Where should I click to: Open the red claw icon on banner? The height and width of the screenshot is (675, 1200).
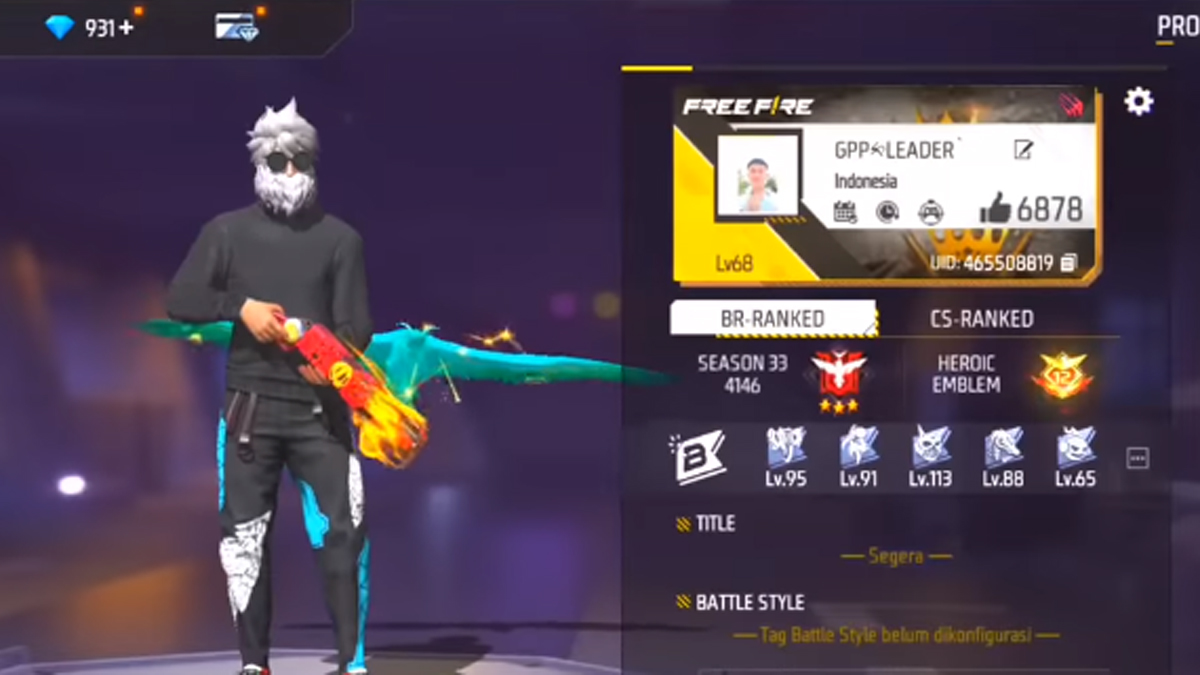click(x=1071, y=105)
